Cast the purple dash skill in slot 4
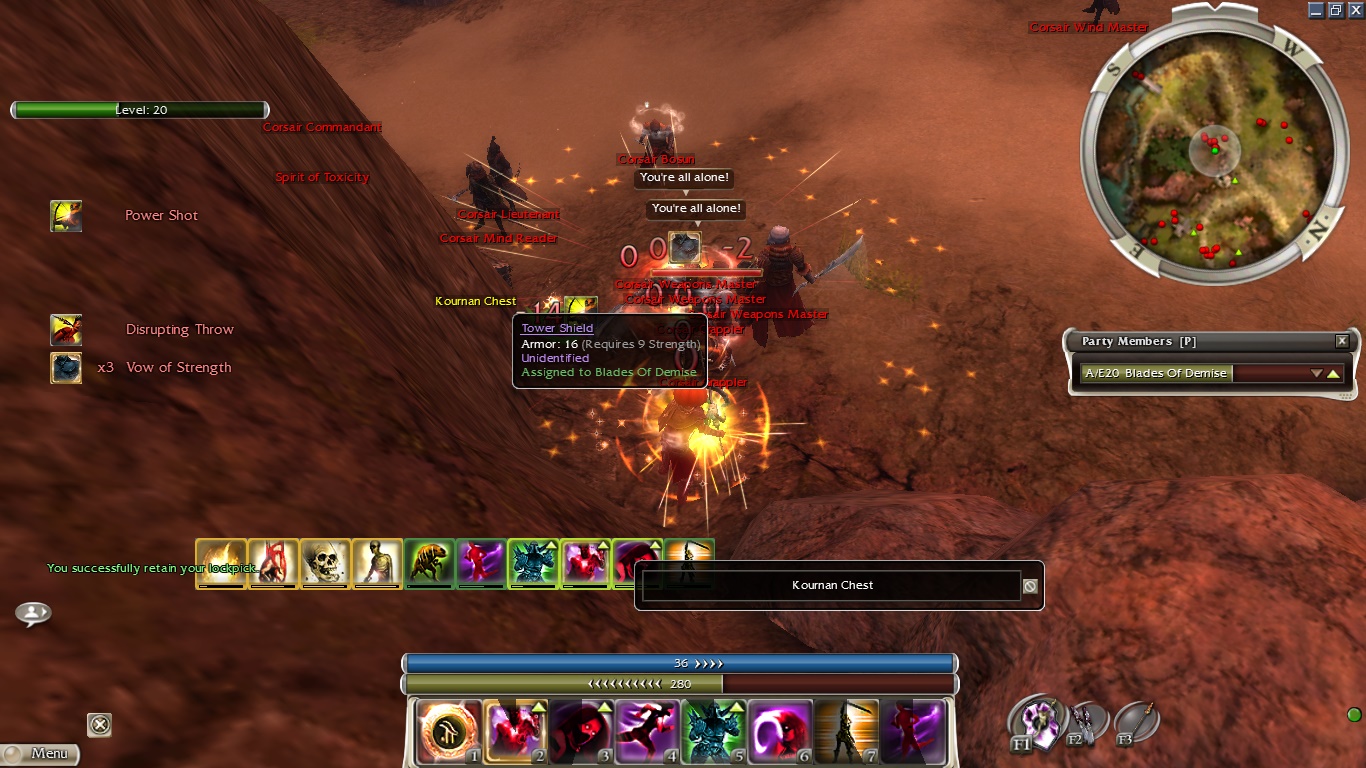 [x=646, y=730]
